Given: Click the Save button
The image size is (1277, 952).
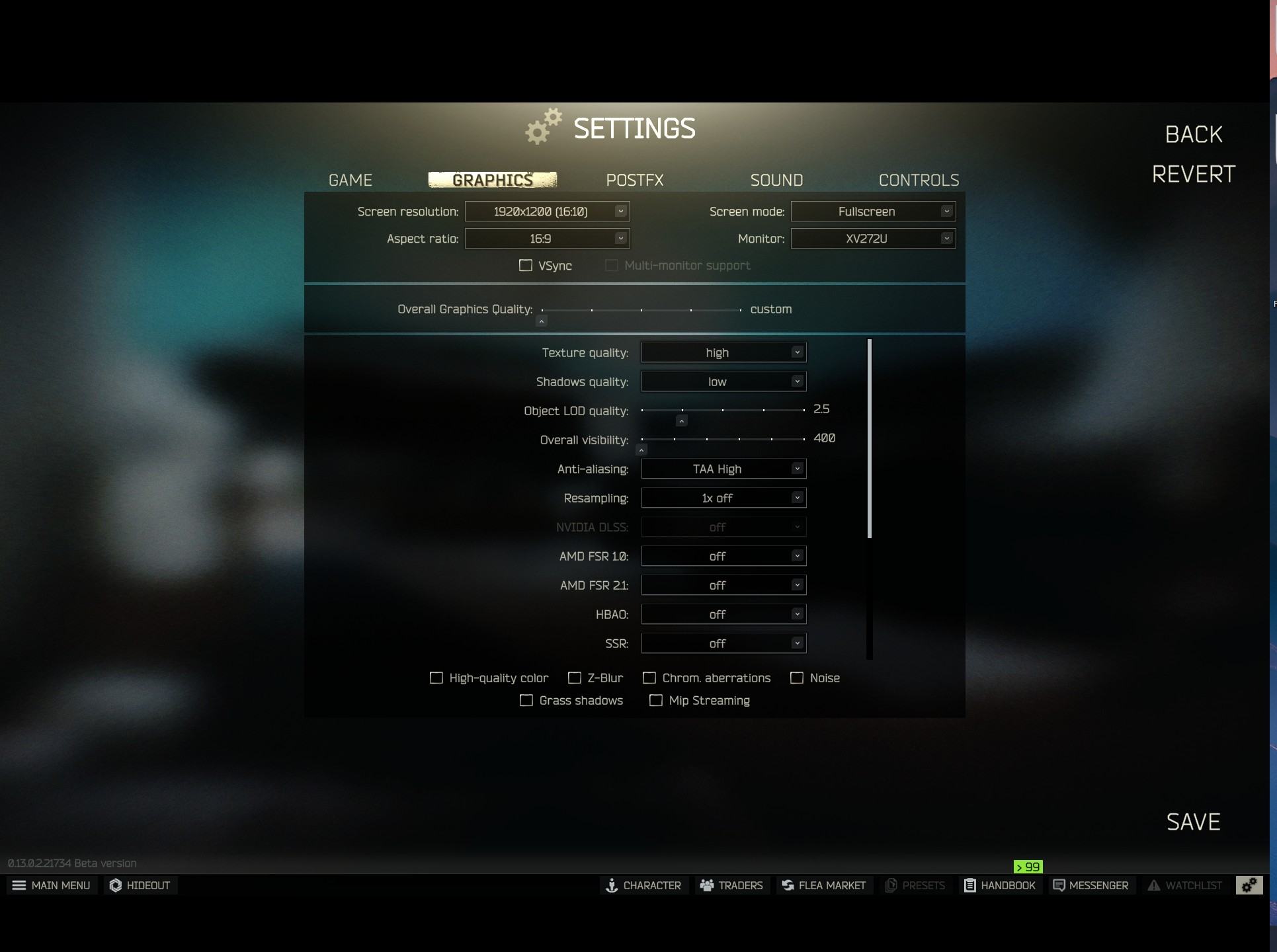Looking at the screenshot, I should (x=1193, y=822).
